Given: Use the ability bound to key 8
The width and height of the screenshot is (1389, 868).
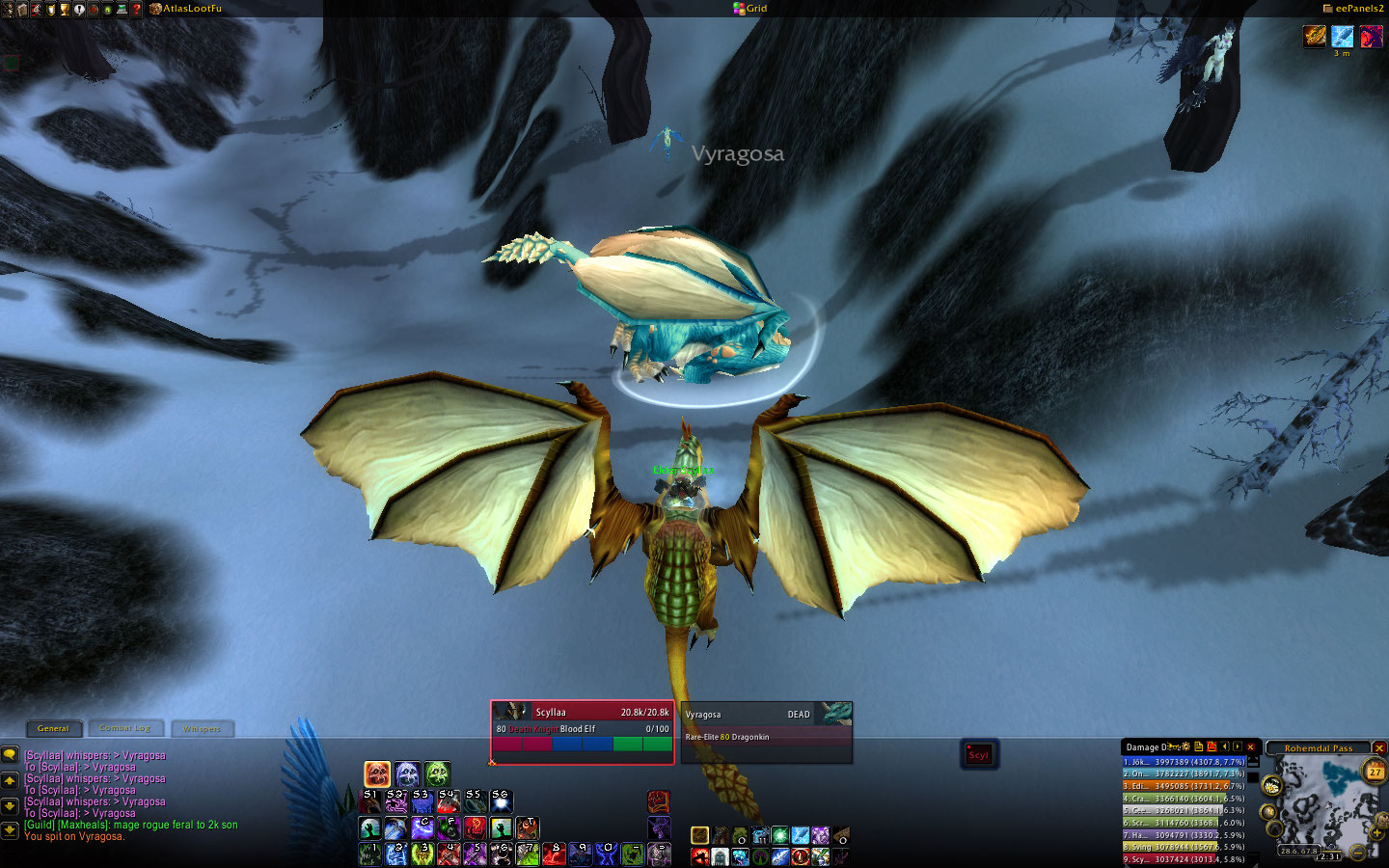Looking at the screenshot, I should (553, 854).
